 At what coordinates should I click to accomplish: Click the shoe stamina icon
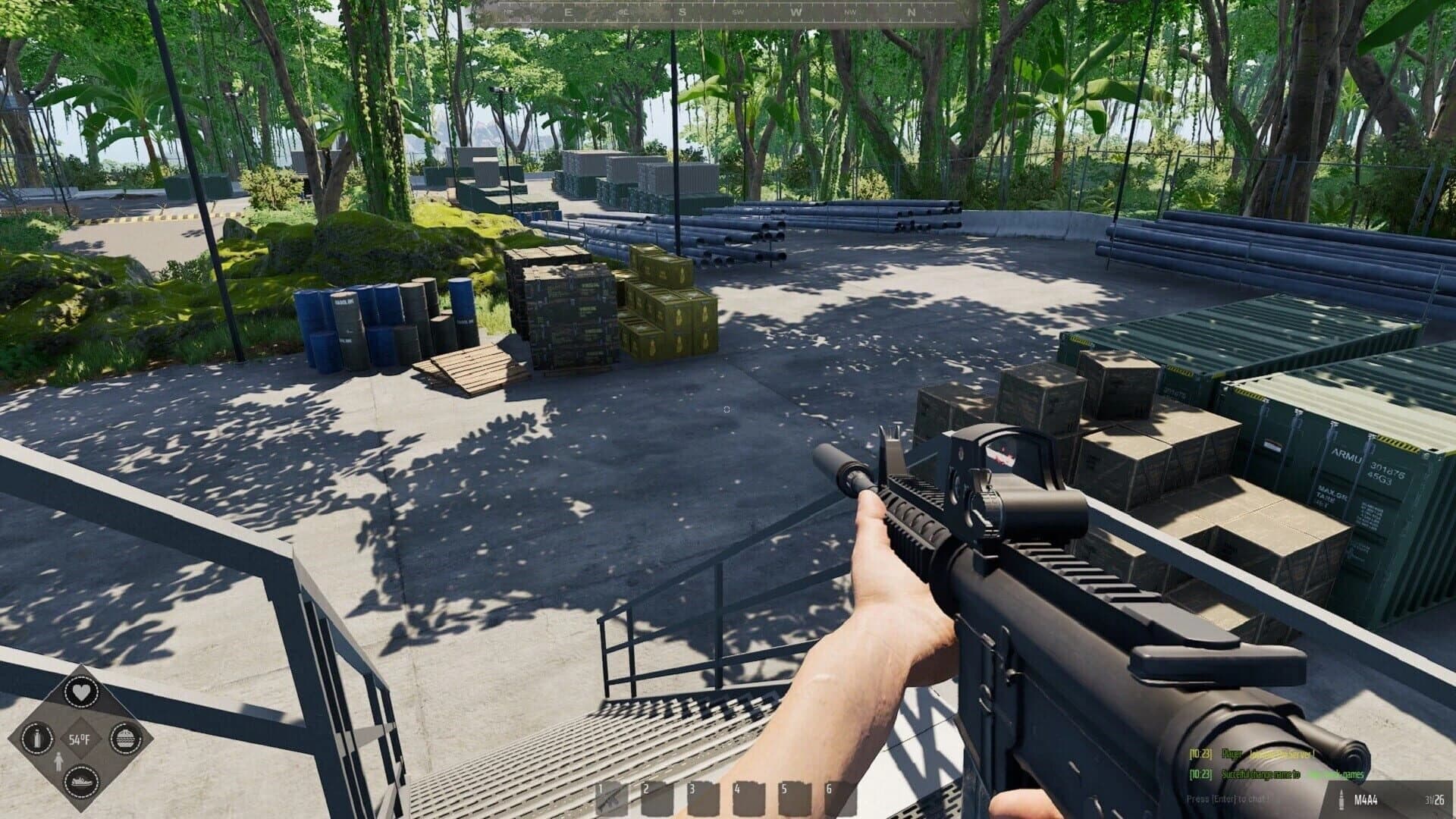pos(82,783)
